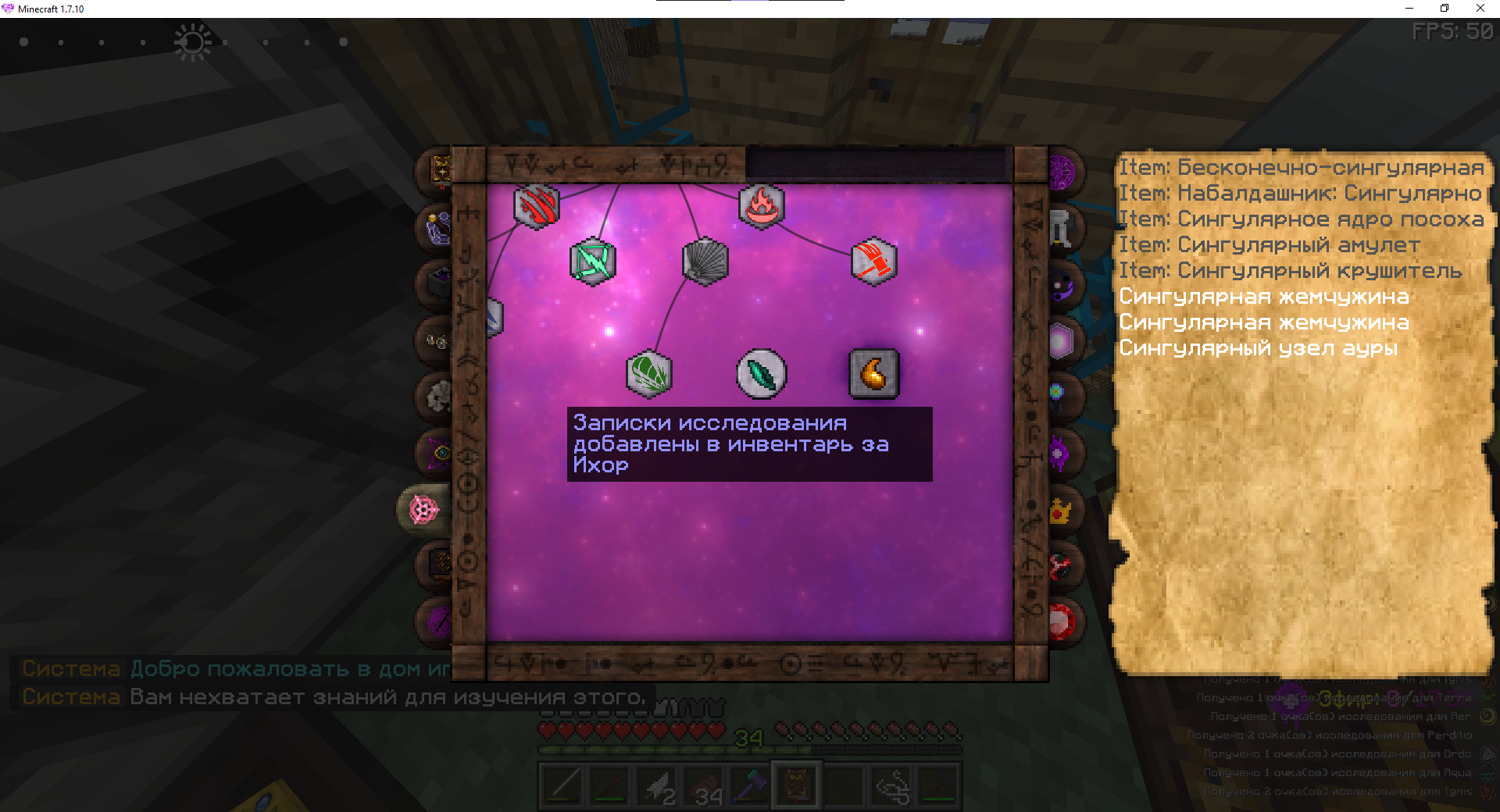Select the "Сингулярный амулет" search result

pos(1270,245)
